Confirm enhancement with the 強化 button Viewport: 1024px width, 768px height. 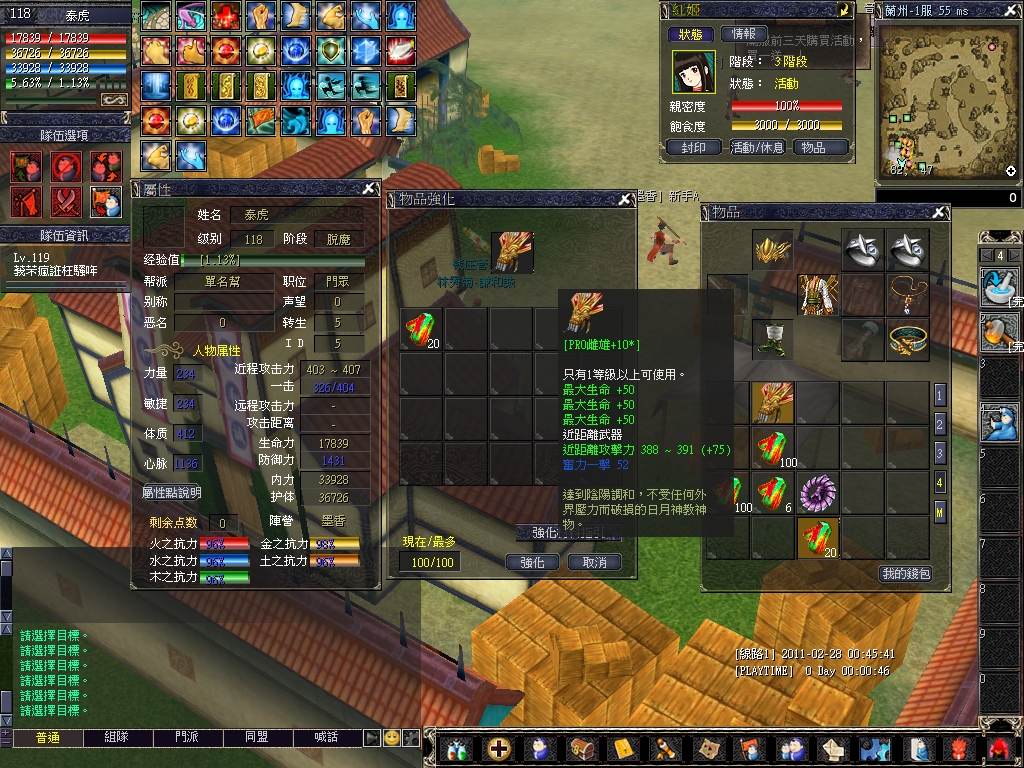coord(532,562)
